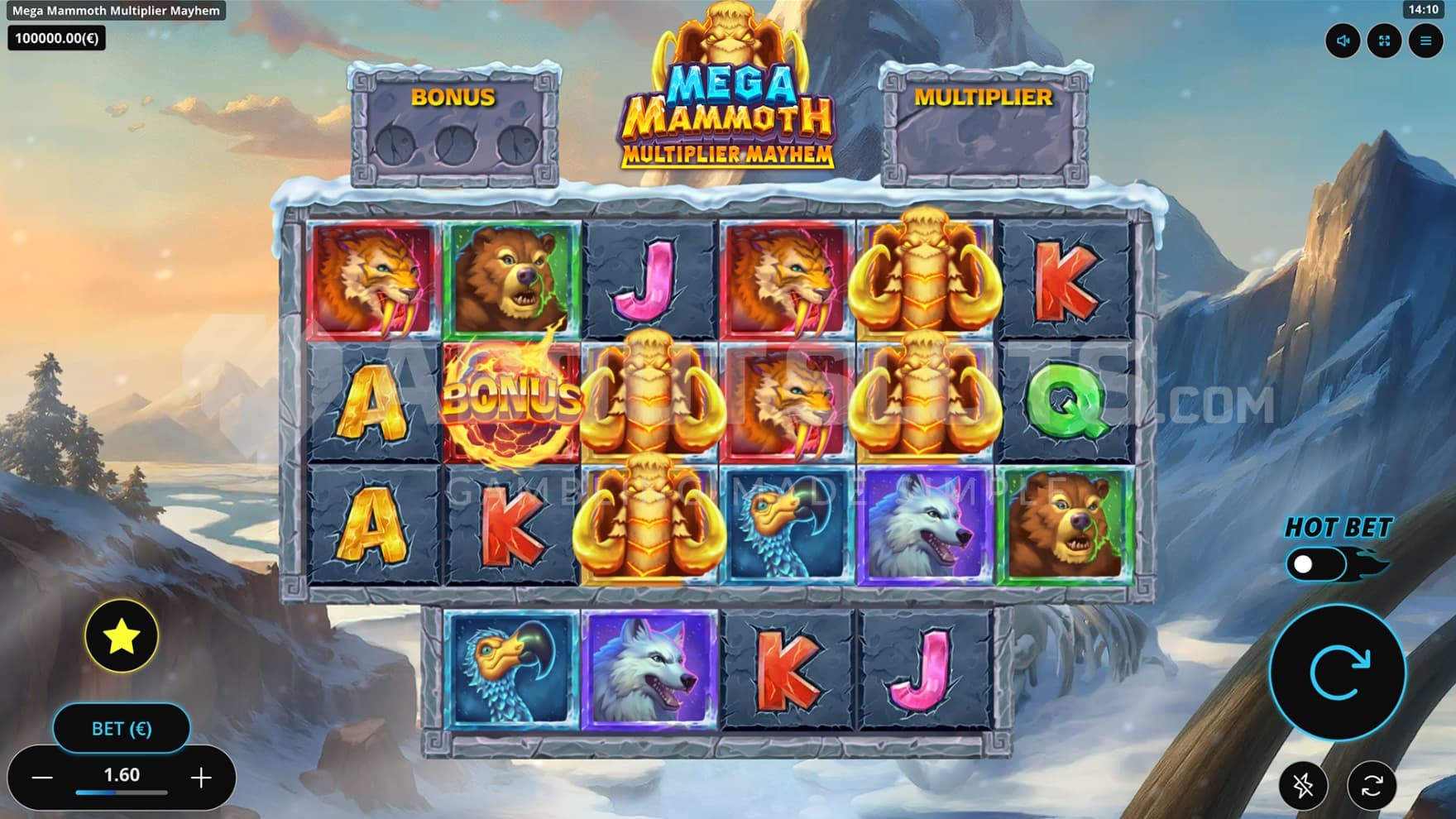Image resolution: width=1456 pixels, height=819 pixels.
Task: Mute the game sound
Action: [1342, 41]
